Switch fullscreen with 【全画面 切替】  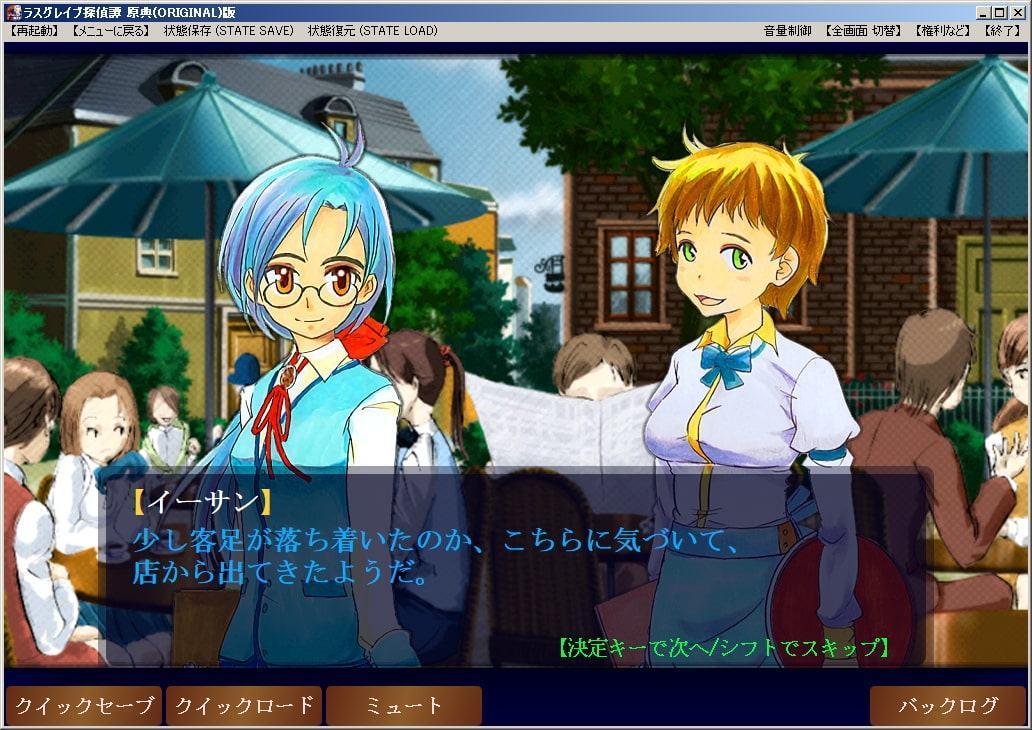(863, 31)
